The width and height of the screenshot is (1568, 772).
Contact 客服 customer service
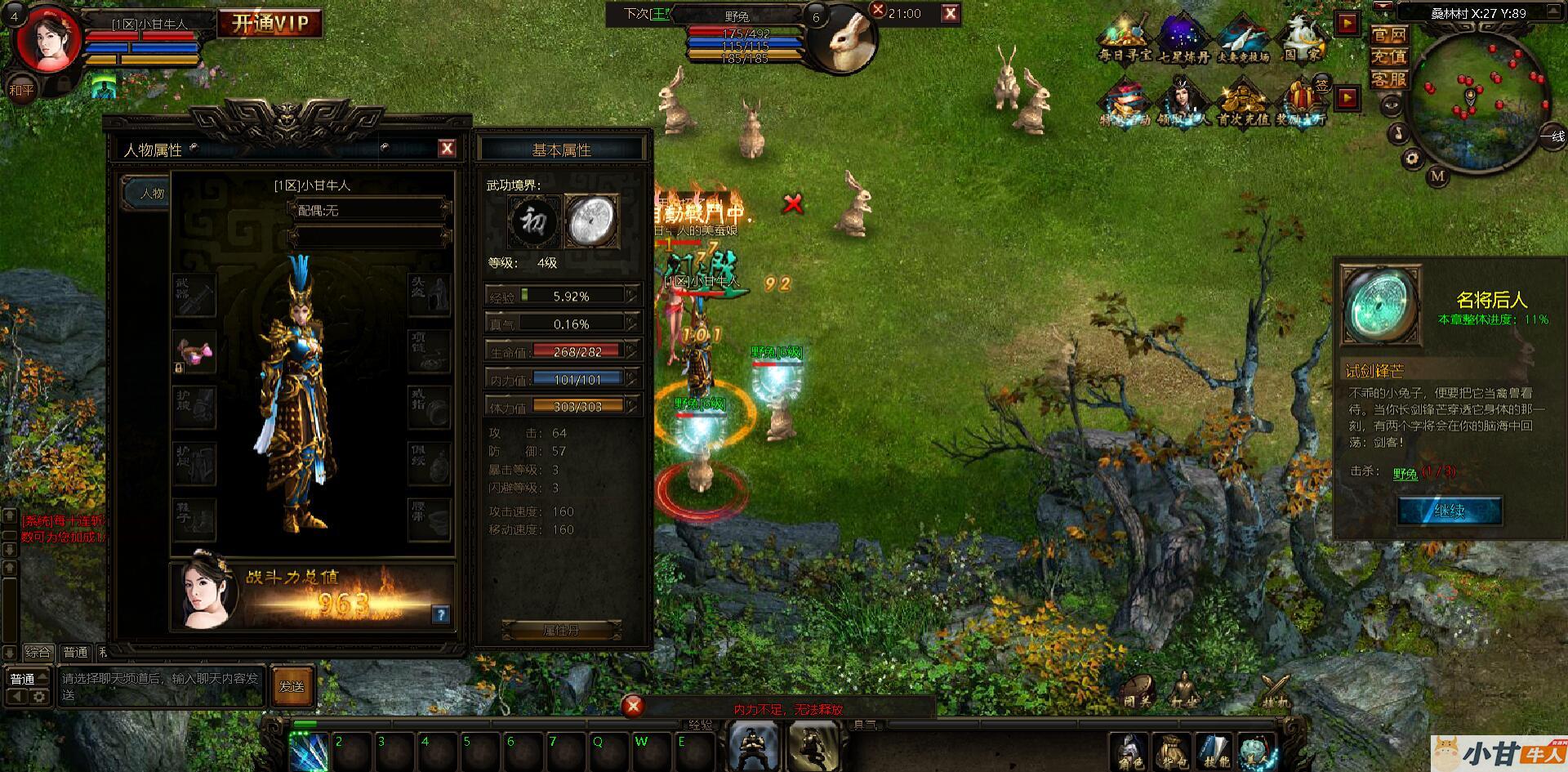point(1388,79)
